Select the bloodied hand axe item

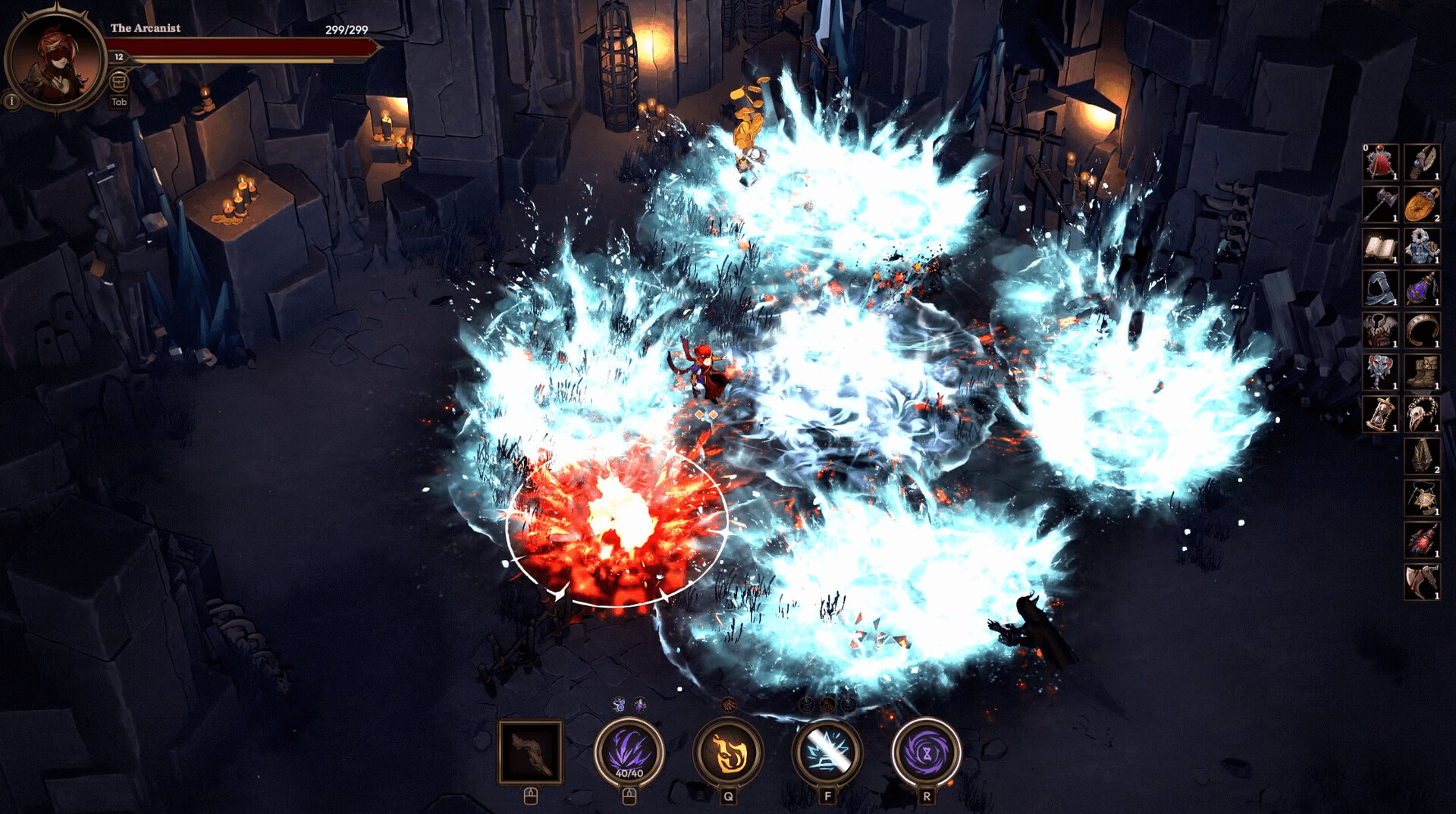[x=1421, y=582]
